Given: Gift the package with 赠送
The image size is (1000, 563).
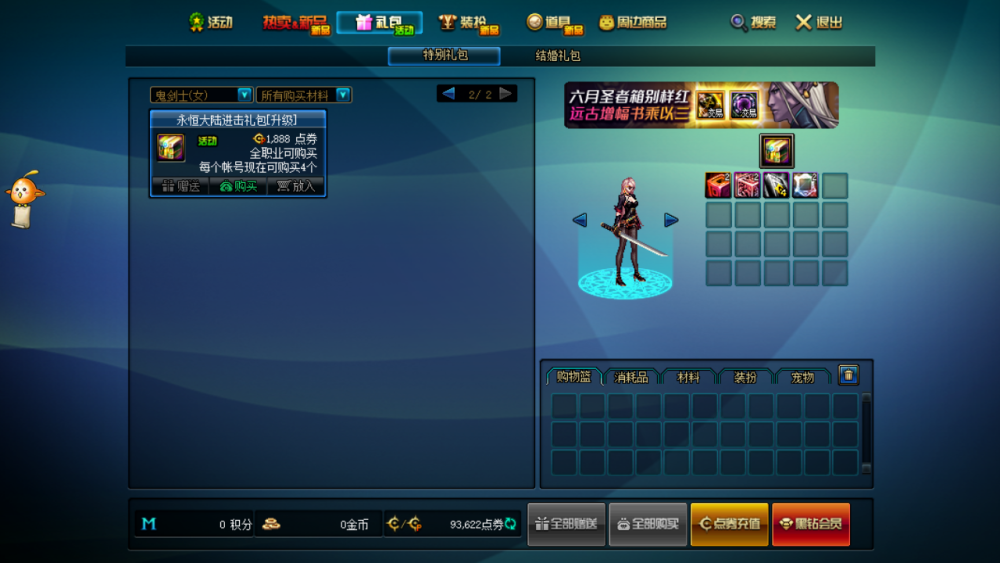Looking at the screenshot, I should (x=180, y=186).
